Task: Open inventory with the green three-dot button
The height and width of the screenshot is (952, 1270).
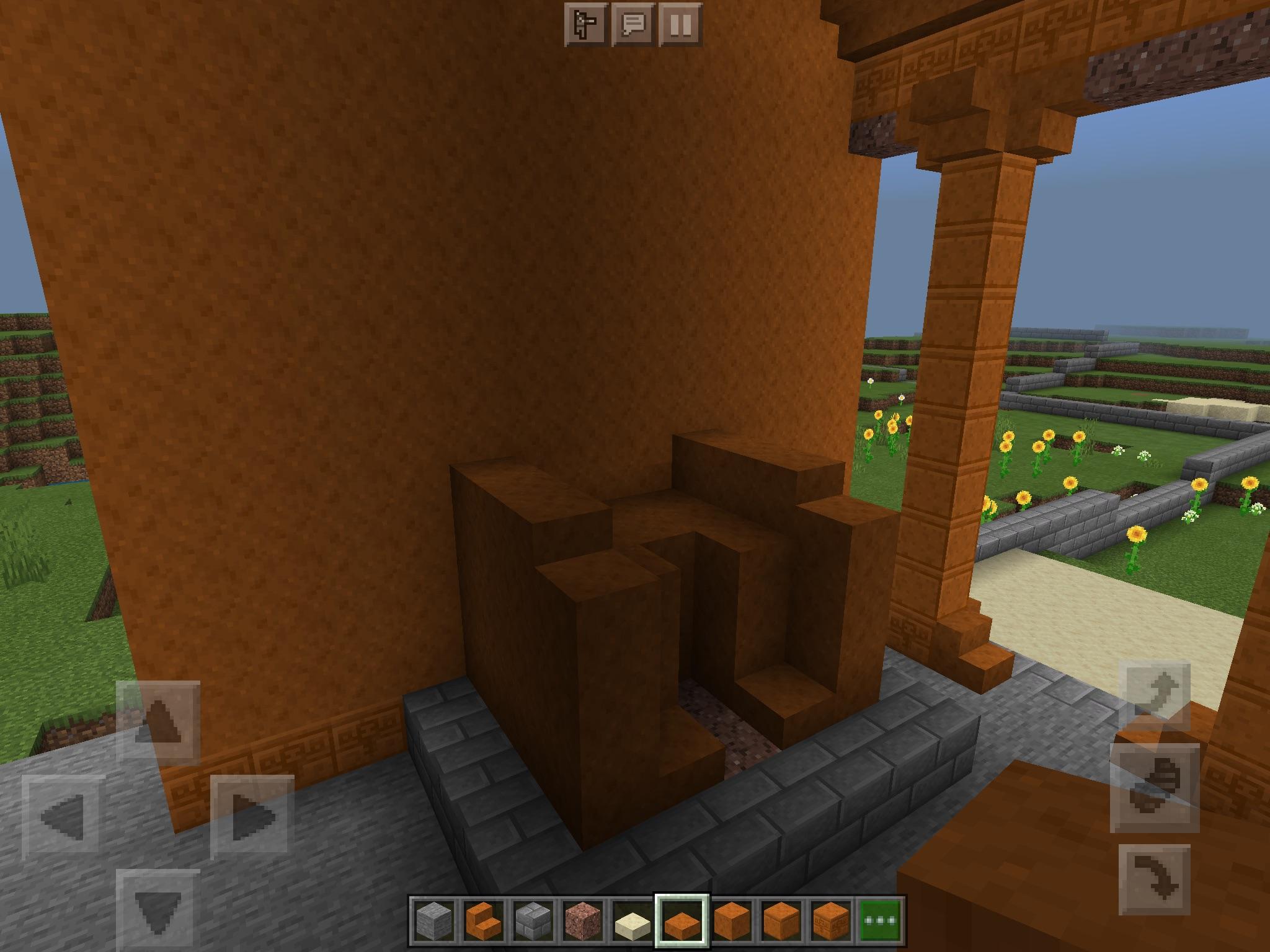Action: (x=881, y=920)
